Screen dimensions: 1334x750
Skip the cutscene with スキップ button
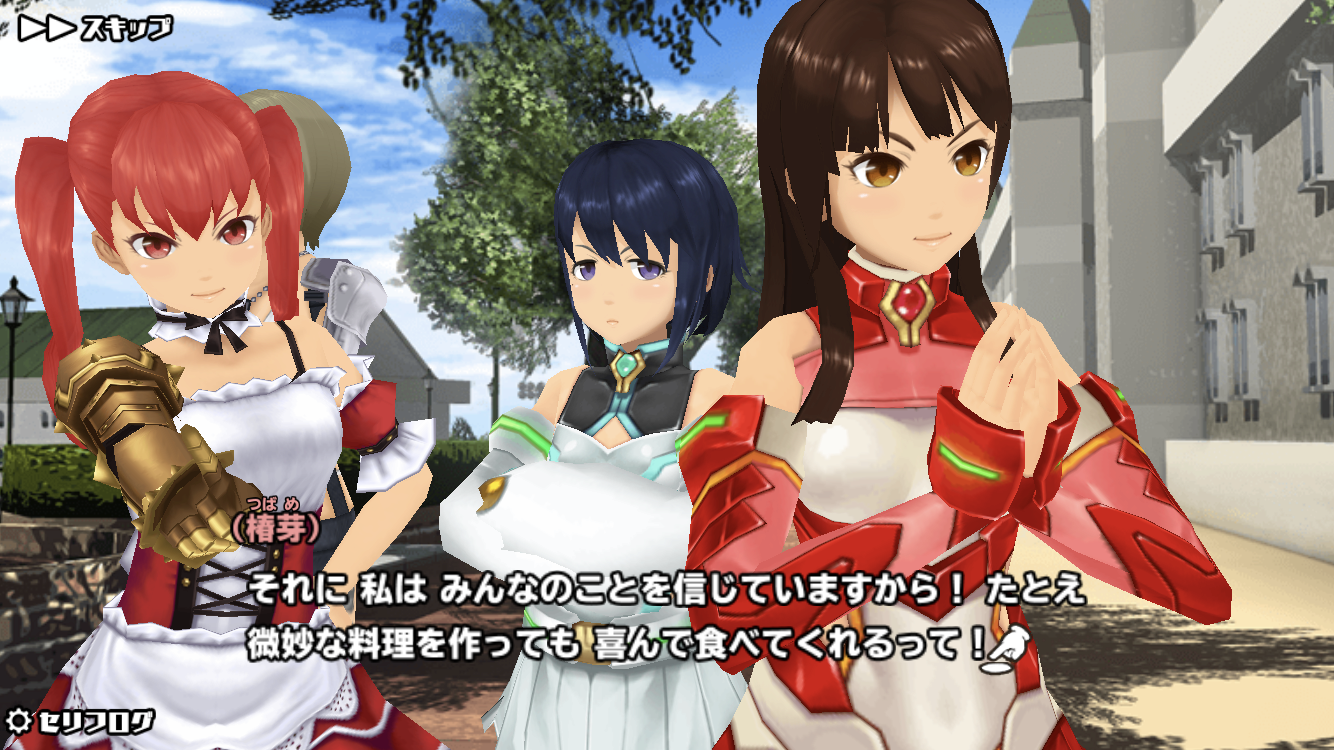[95, 28]
